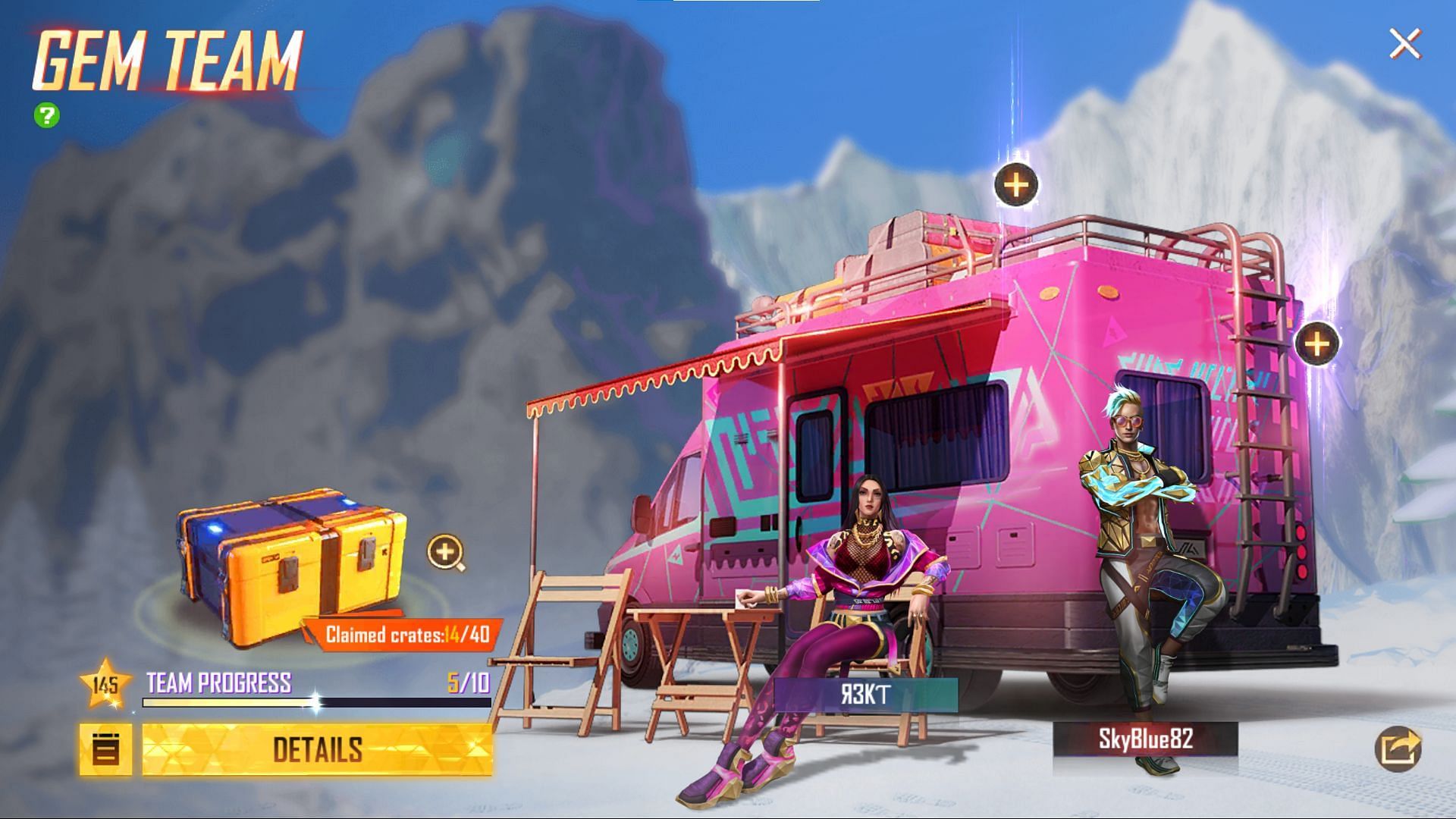Click the list icon beside Details

[105, 749]
